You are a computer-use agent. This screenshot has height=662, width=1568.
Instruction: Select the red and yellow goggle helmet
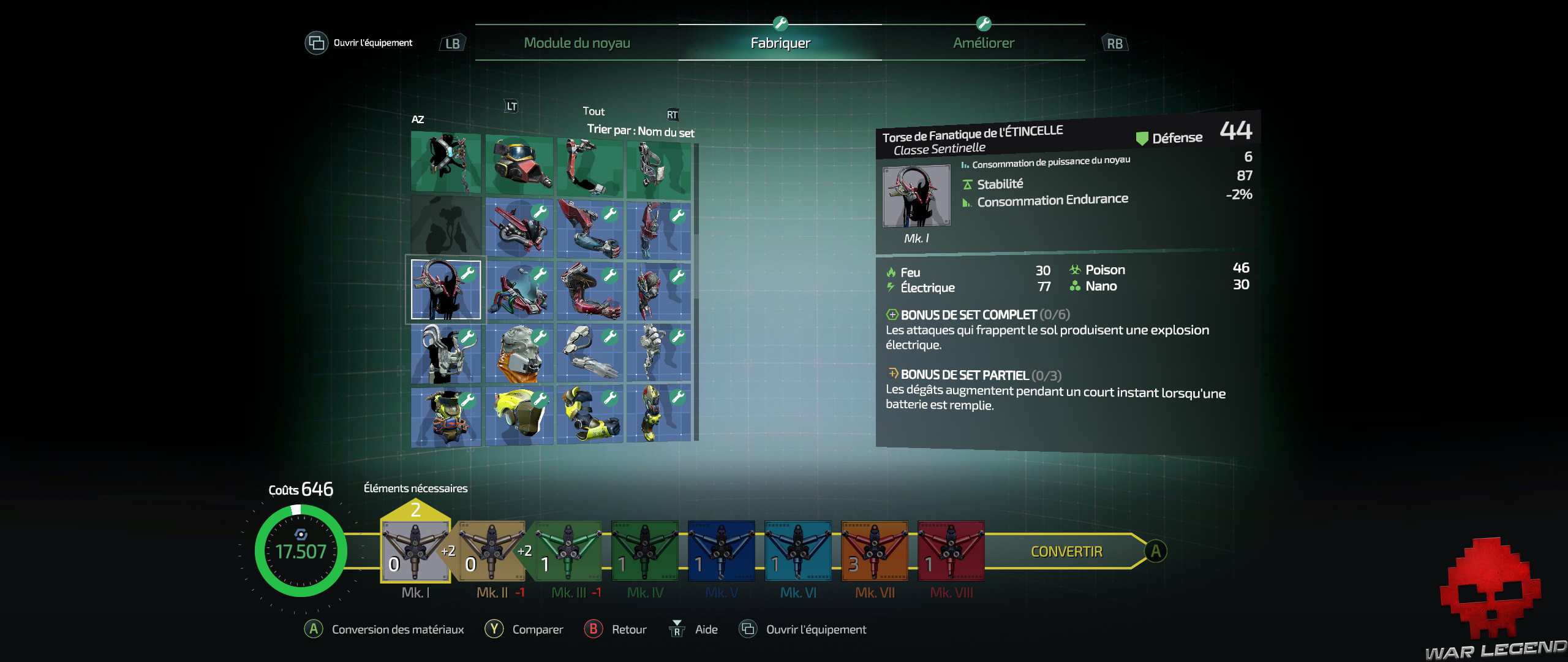point(519,165)
